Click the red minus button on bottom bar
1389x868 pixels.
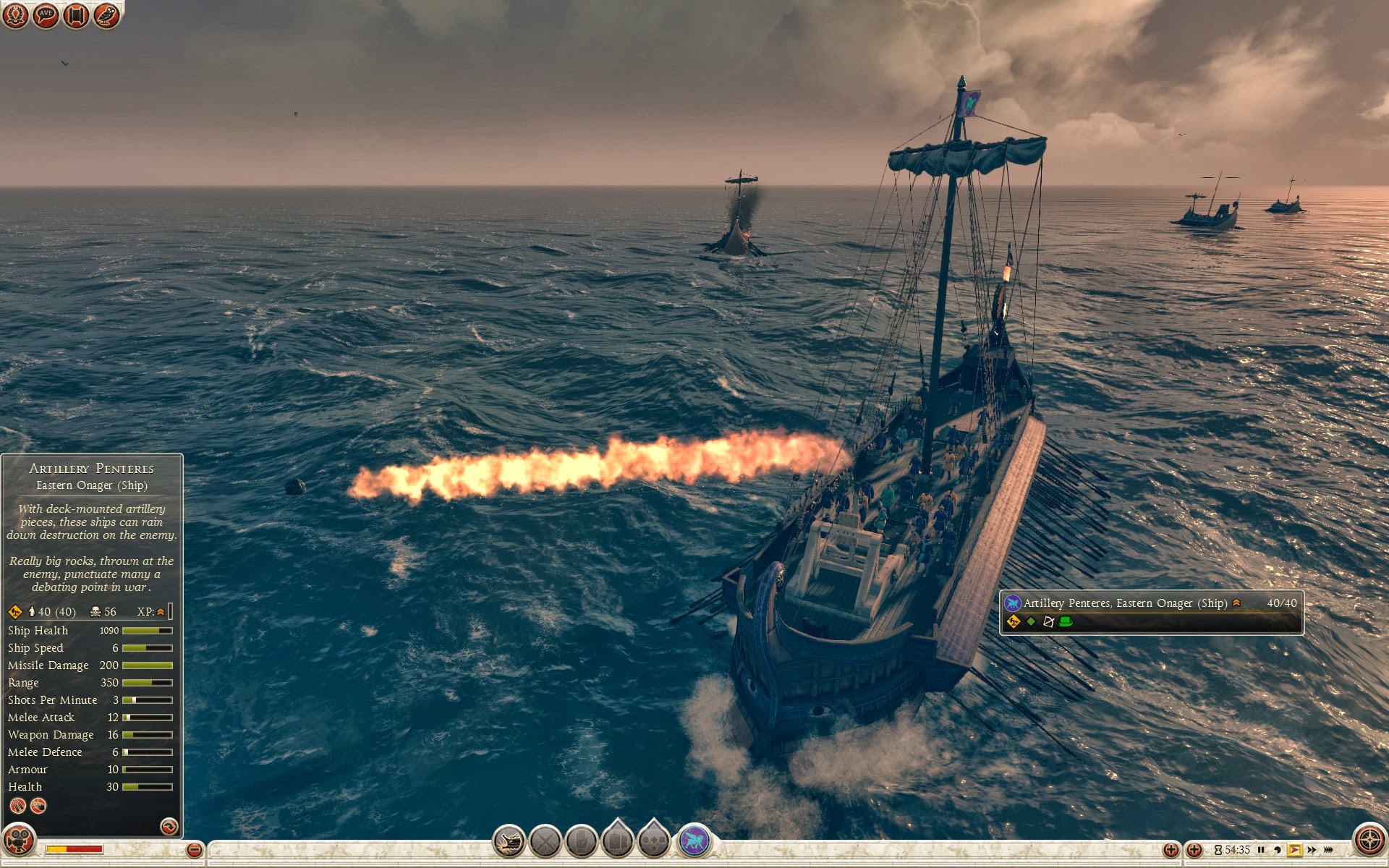tap(194, 850)
